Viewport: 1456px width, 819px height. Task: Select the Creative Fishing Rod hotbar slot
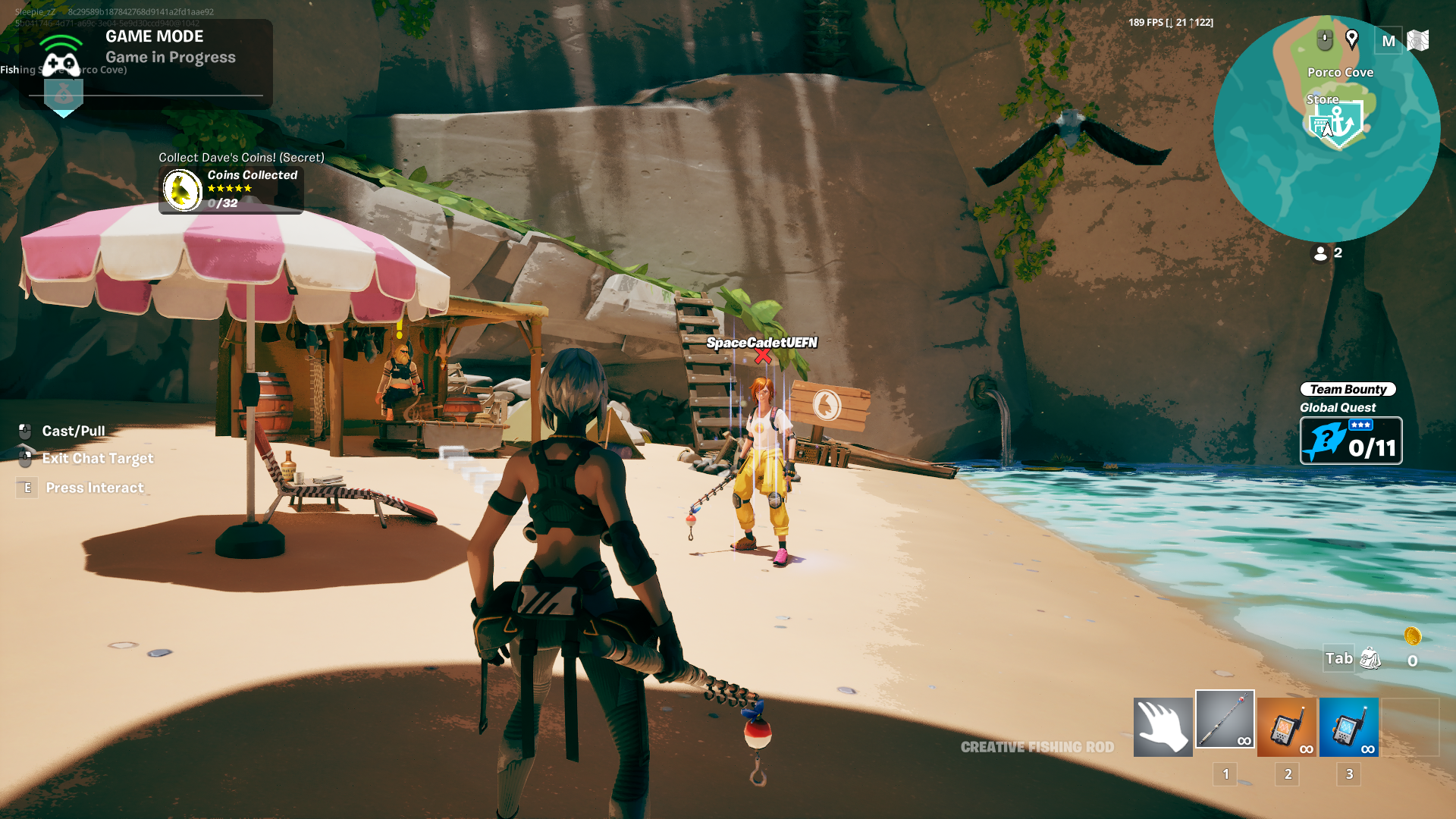1225,719
